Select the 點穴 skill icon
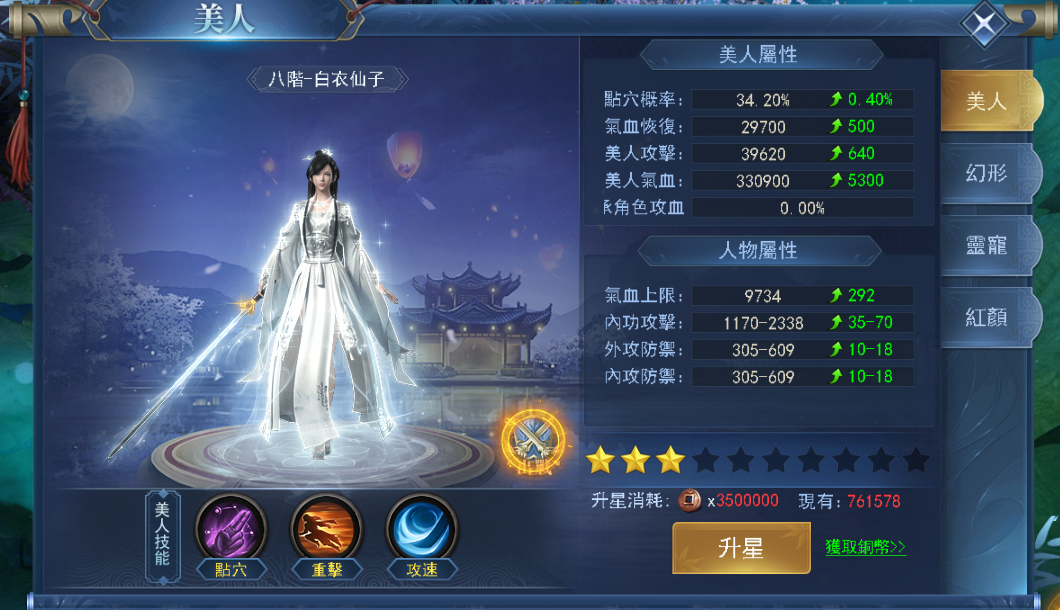Viewport: 1060px width, 610px height. [230, 529]
